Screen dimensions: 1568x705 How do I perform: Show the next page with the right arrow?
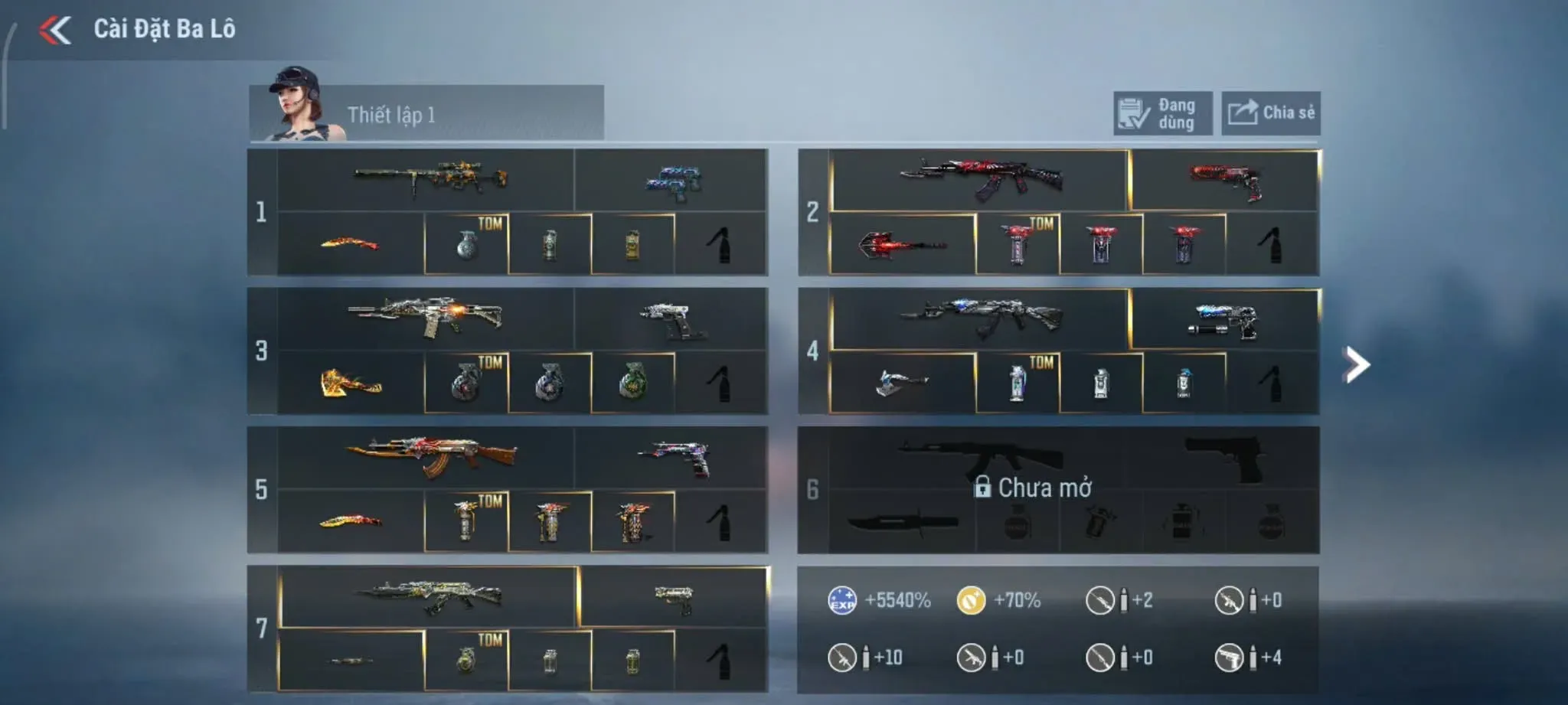(1356, 364)
